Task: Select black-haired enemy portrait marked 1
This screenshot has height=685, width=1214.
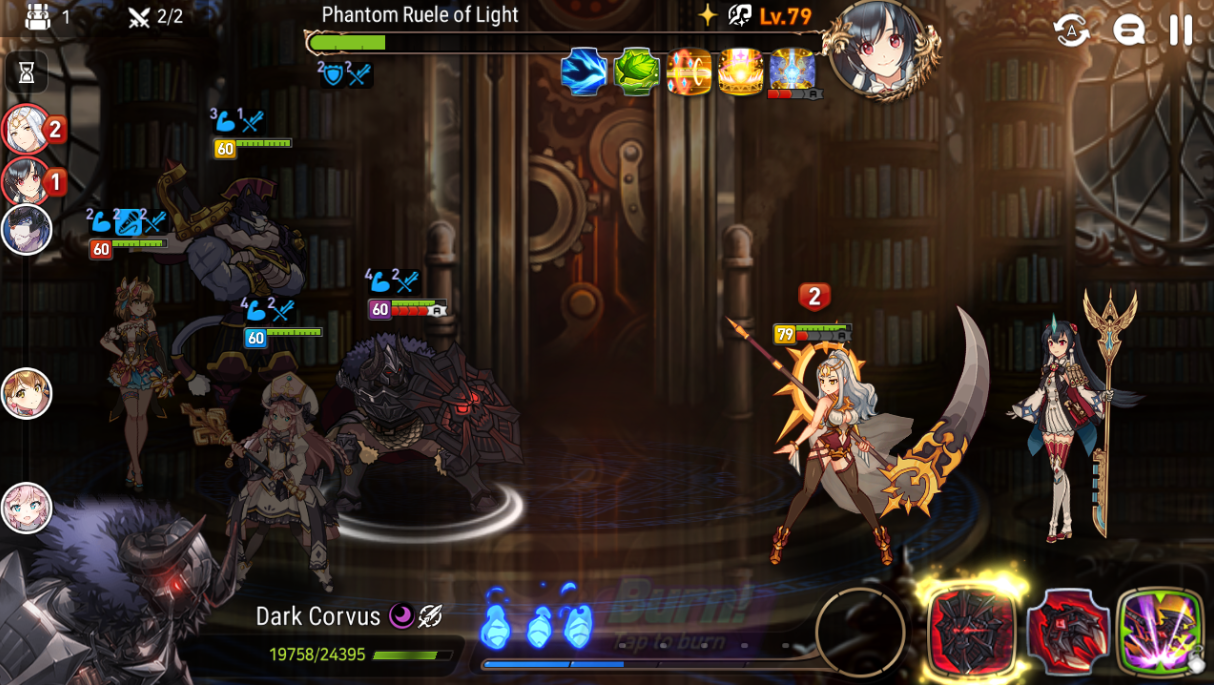Action: [x=26, y=181]
